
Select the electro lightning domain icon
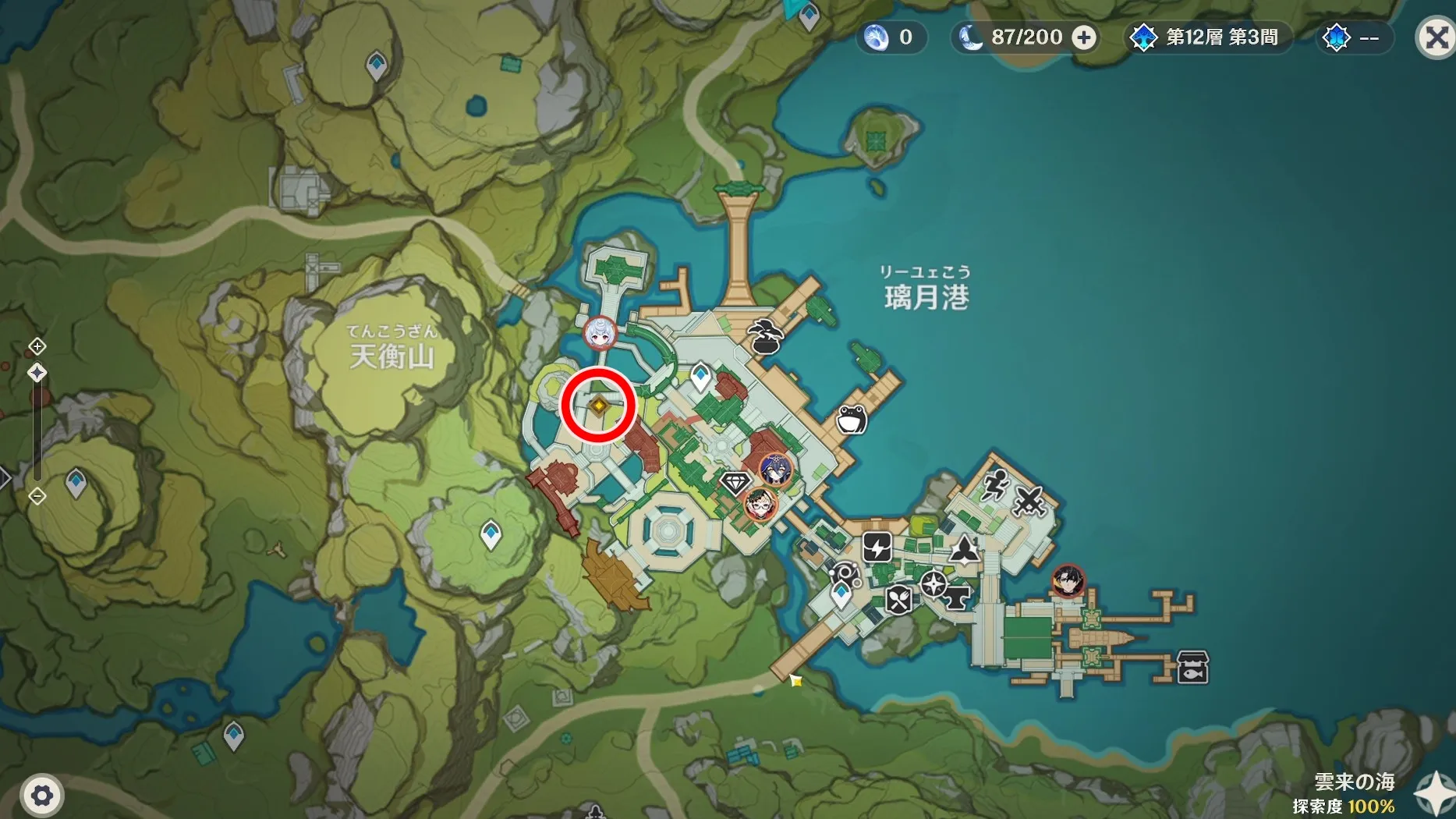877,546
